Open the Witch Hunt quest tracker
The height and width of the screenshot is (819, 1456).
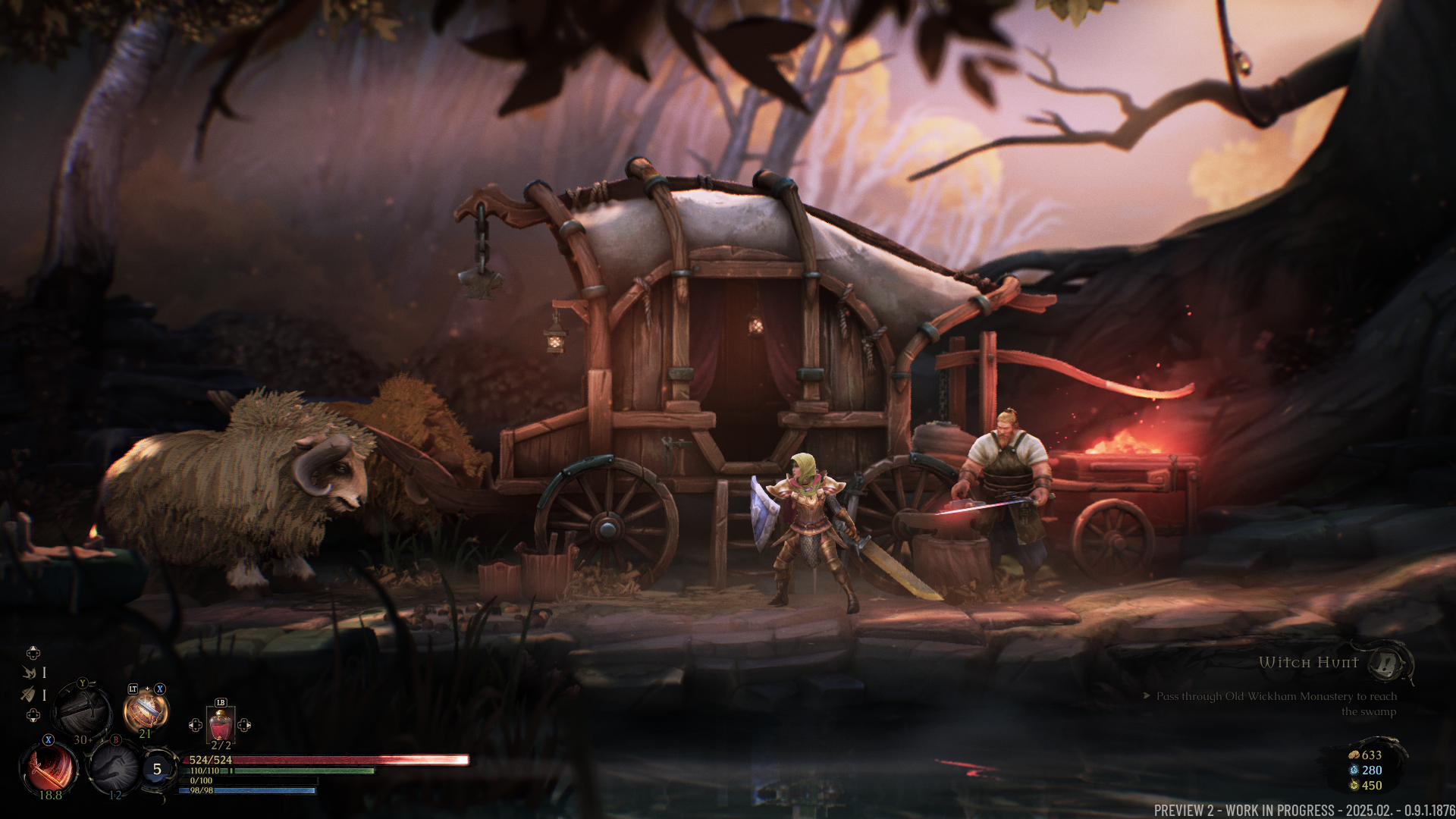pos(1308,663)
